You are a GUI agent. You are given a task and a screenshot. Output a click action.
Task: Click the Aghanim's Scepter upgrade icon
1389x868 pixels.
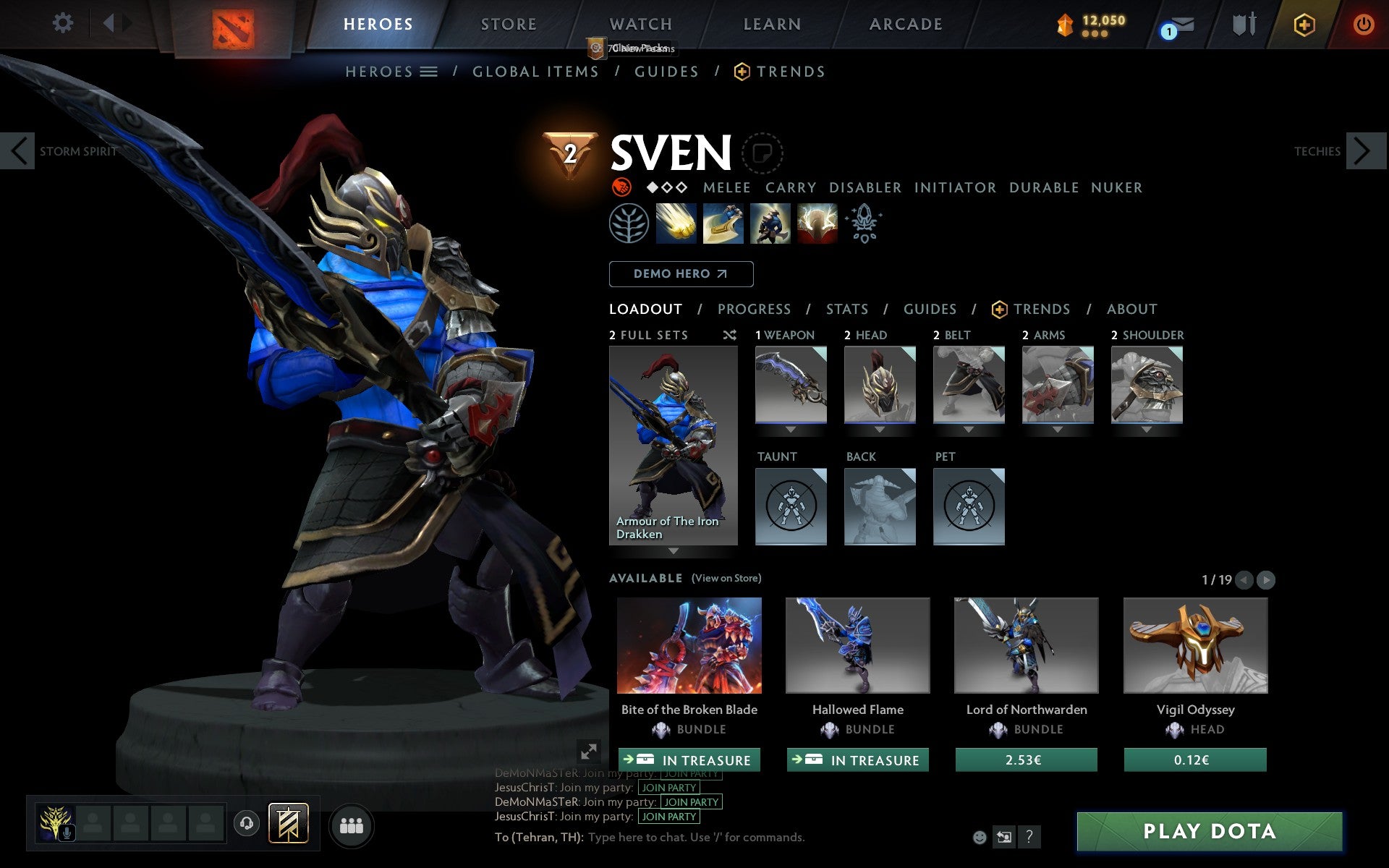tap(863, 223)
